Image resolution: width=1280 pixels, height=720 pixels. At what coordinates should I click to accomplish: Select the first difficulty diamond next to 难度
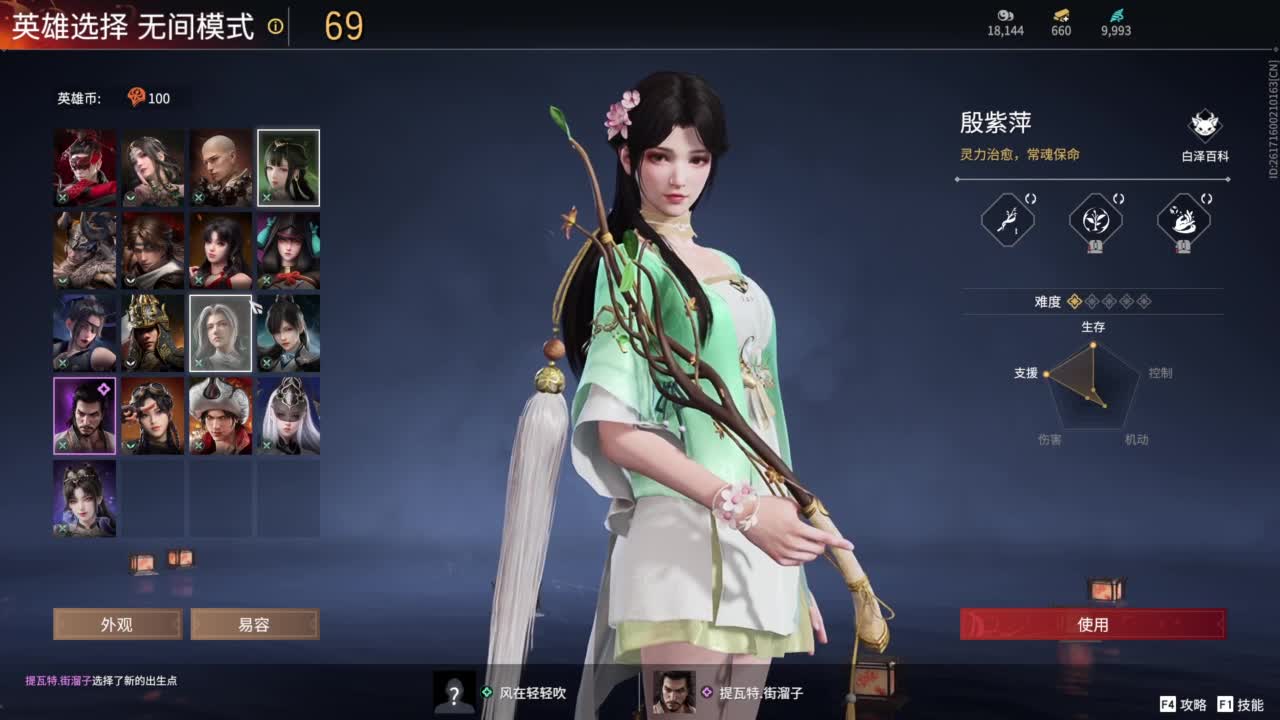coord(1074,302)
